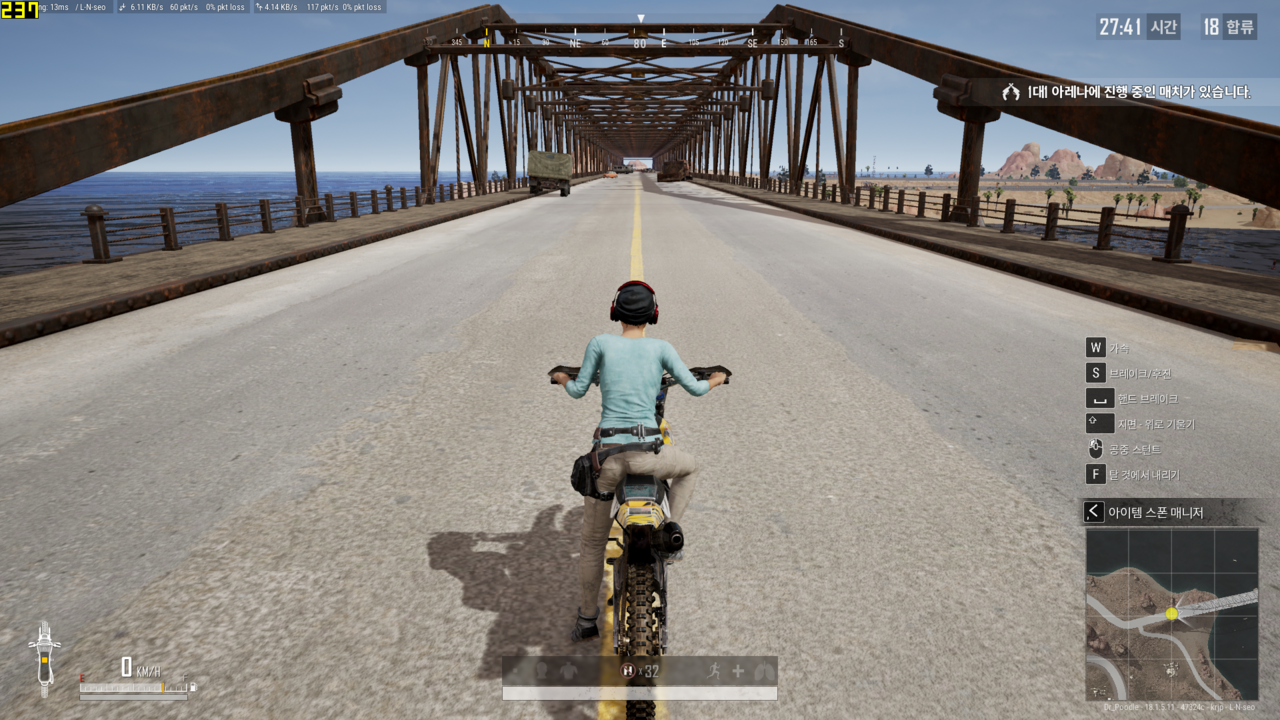This screenshot has width=1280, height=720.
Task: Click the minimap in the corner
Action: [1172, 614]
